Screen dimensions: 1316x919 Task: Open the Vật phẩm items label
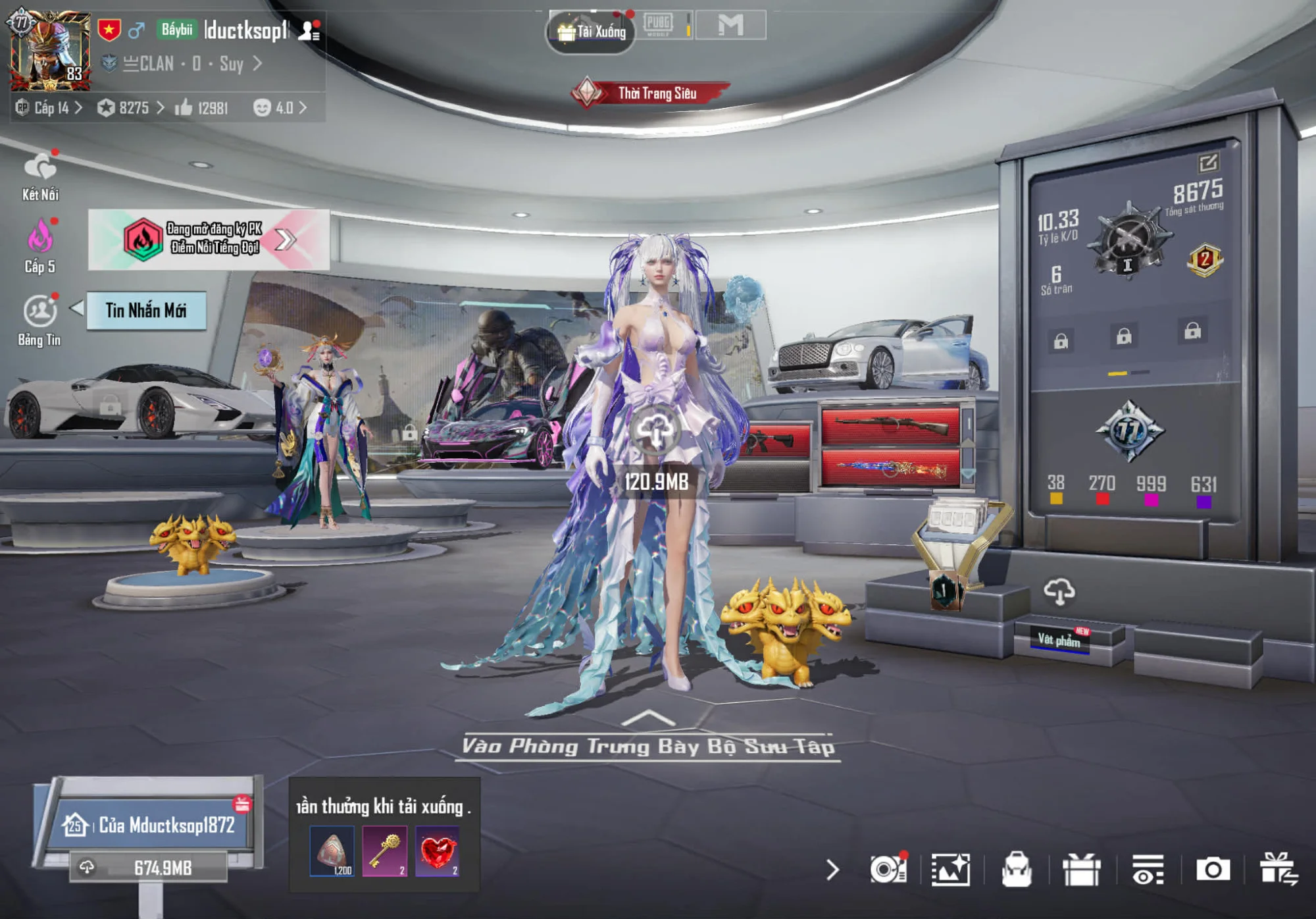[x=1059, y=640]
